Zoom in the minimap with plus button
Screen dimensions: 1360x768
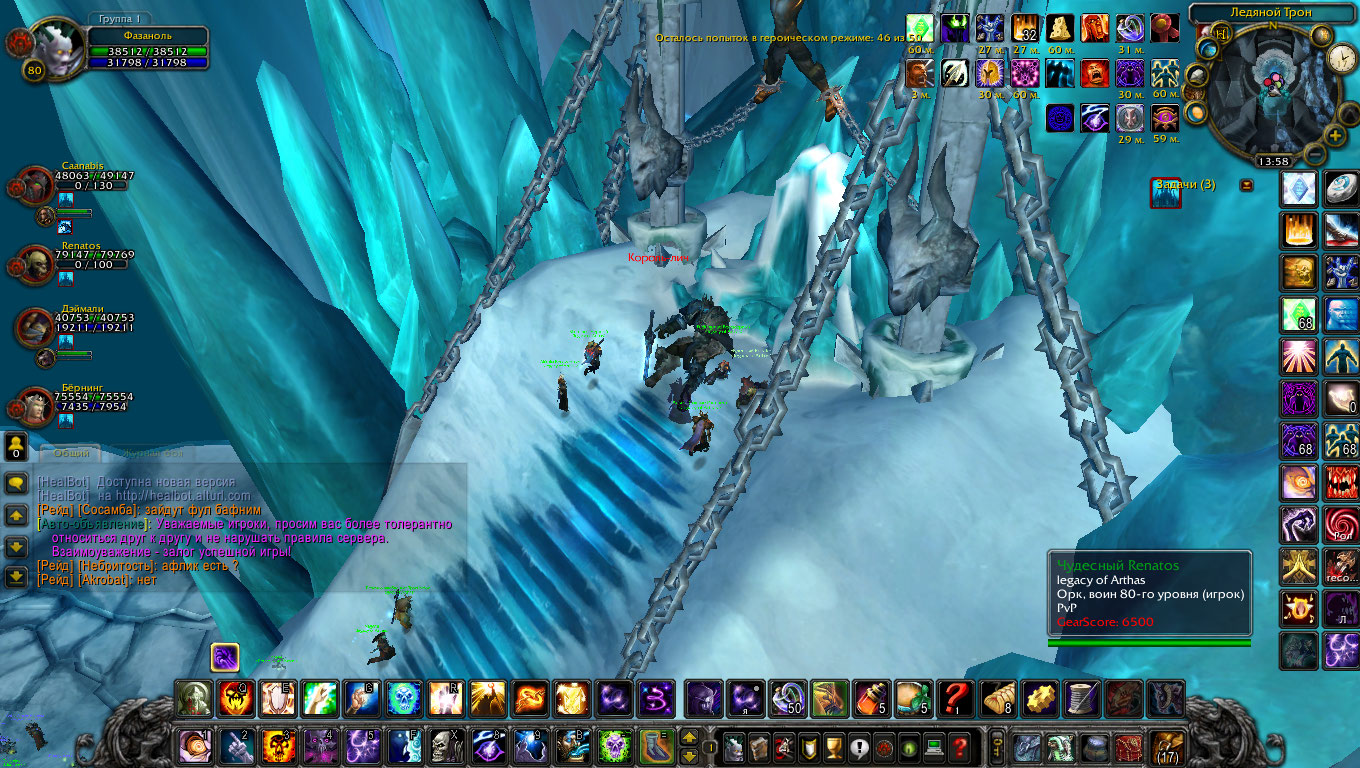click(x=1334, y=136)
